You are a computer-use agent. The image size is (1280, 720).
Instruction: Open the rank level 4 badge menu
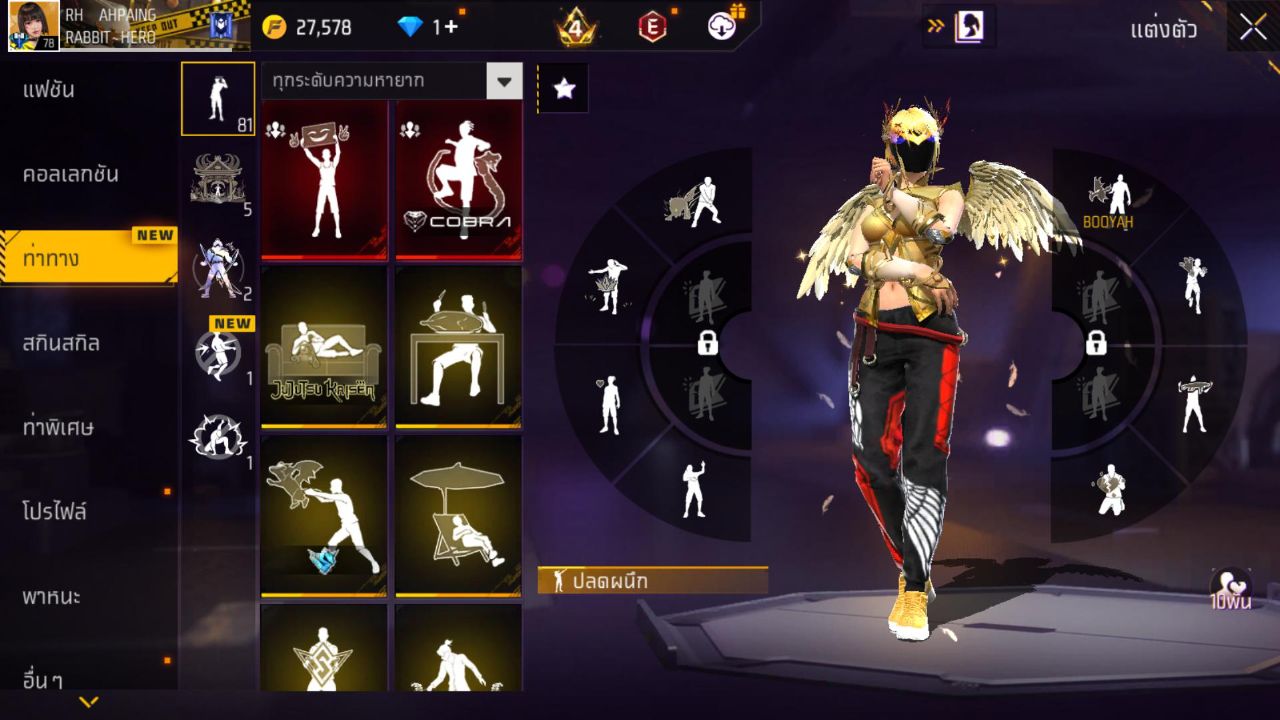(575, 27)
